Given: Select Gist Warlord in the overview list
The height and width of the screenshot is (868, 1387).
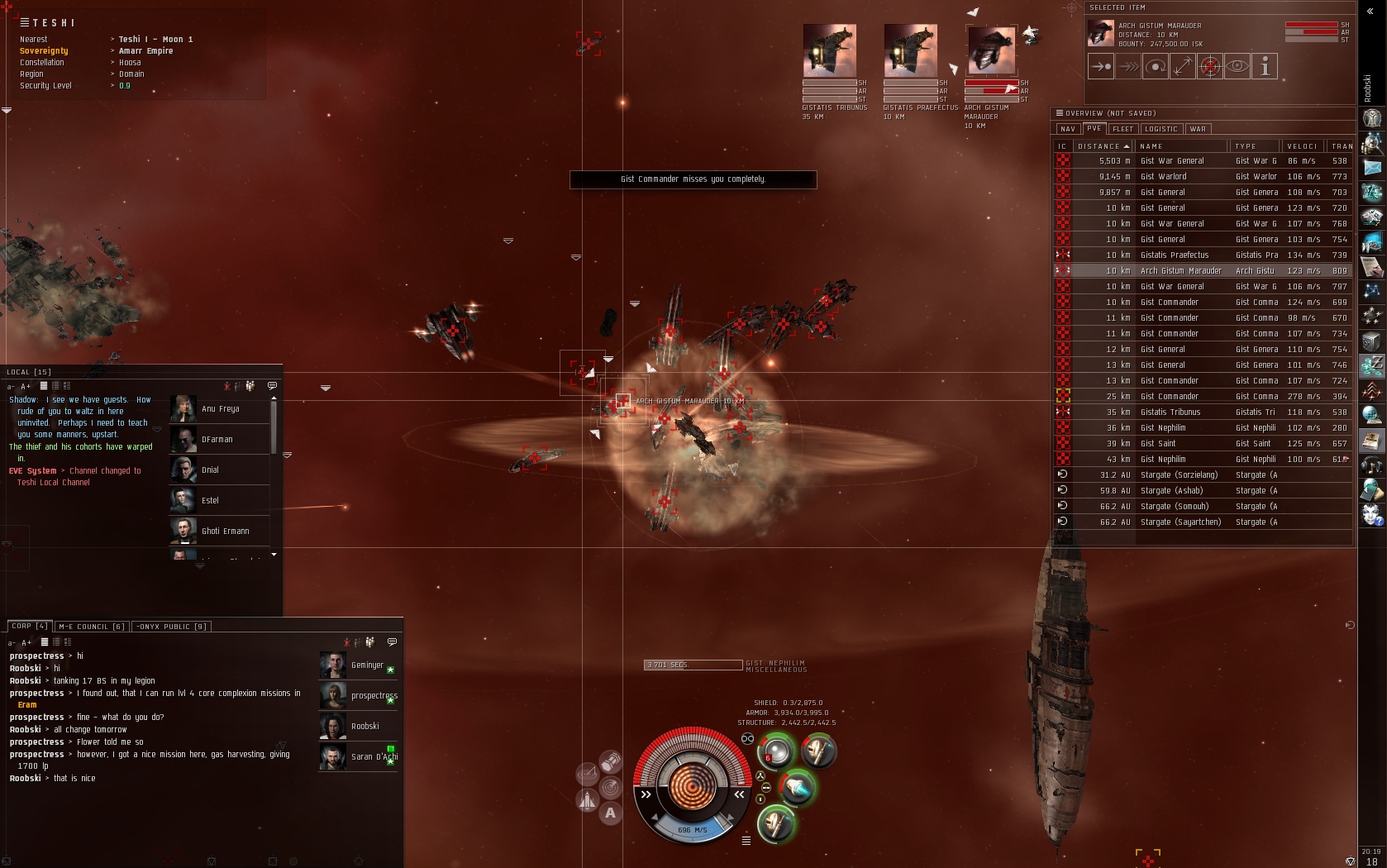Looking at the screenshot, I should [1163, 177].
